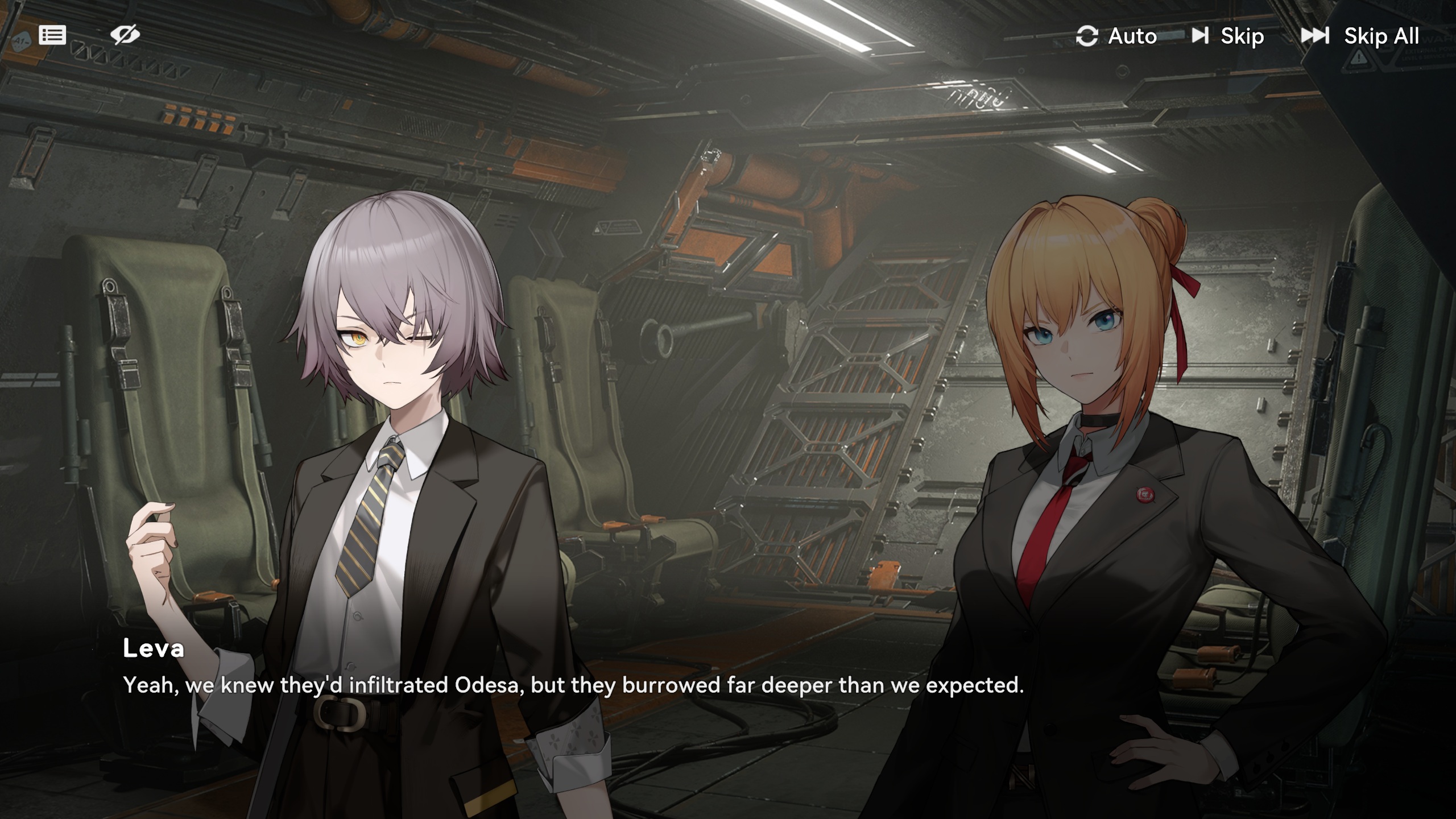Skip the current dialogue line
Viewport: 1456px width, 819px height.
click(x=1228, y=36)
